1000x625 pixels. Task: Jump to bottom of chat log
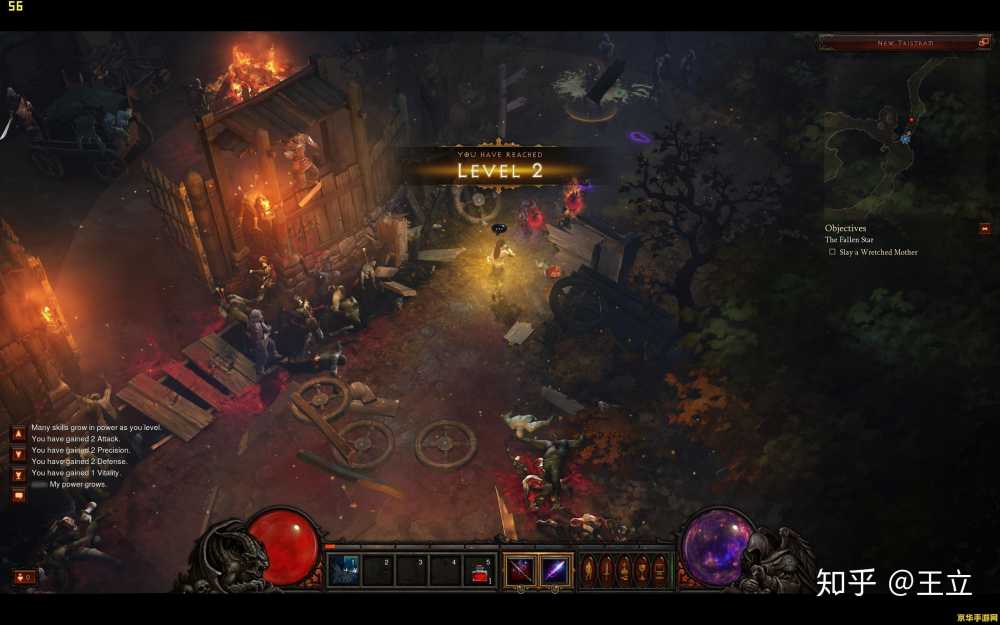click(x=18, y=475)
